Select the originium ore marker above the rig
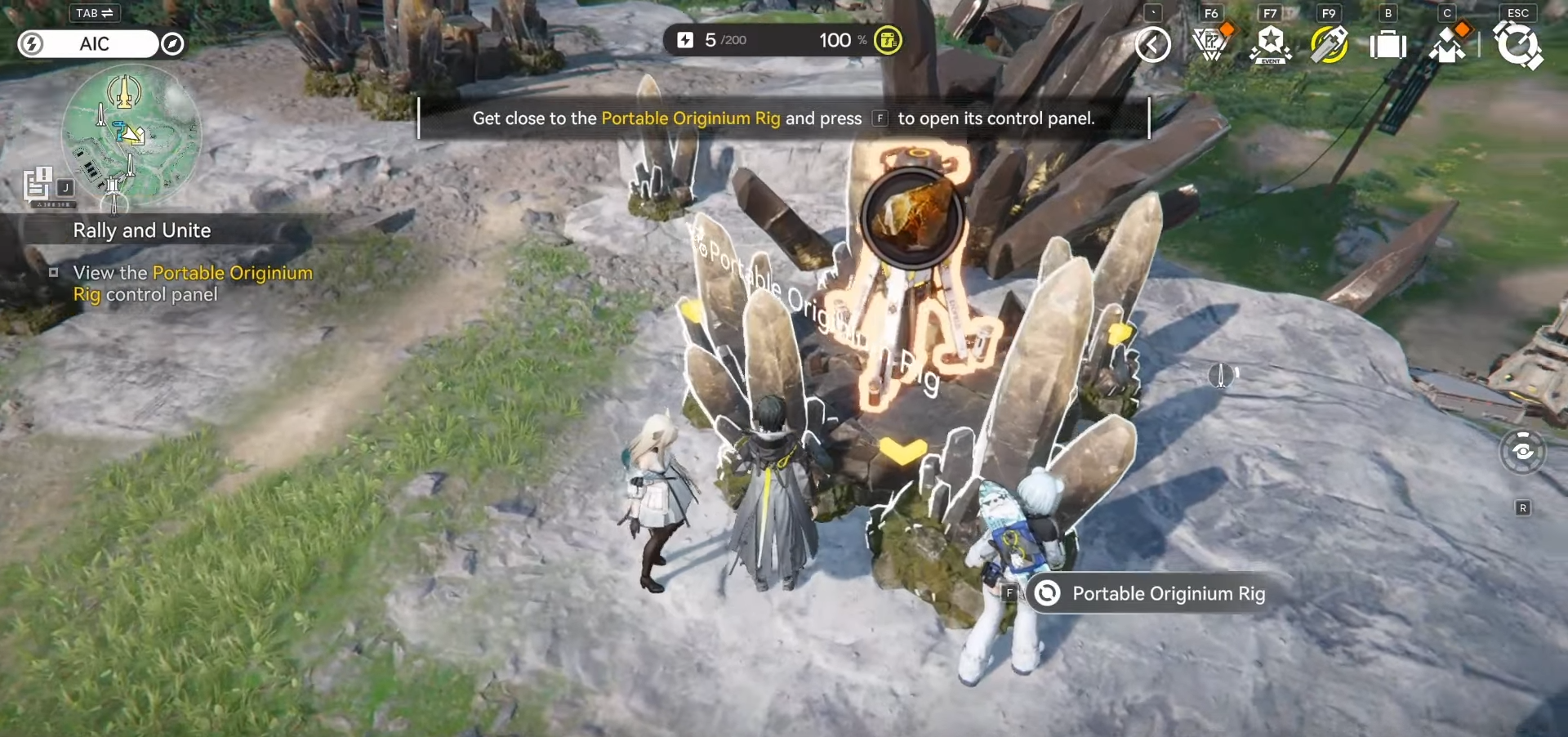Screen dimensions: 1568x737 point(911,217)
